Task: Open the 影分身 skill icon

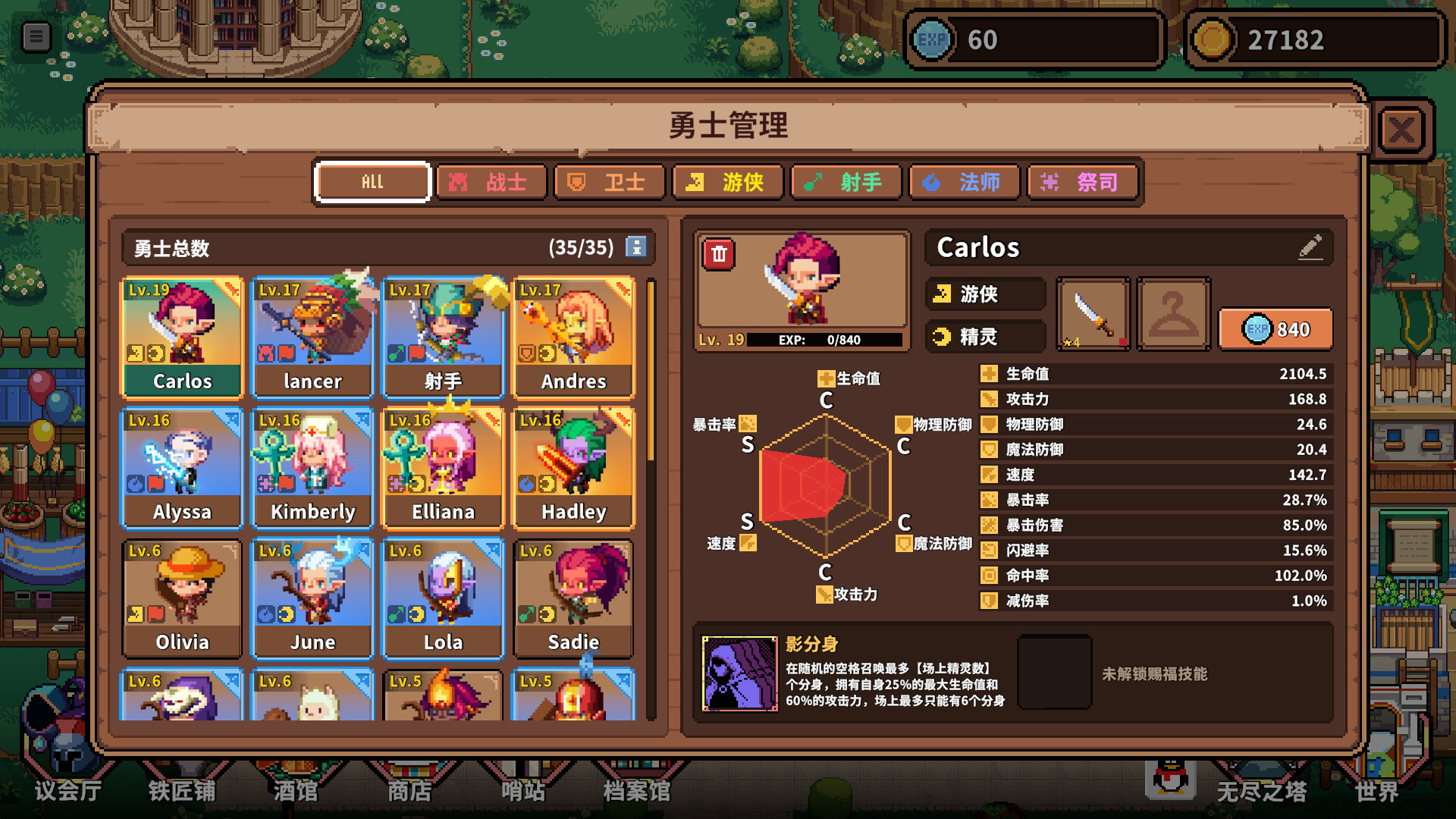Action: point(739,673)
